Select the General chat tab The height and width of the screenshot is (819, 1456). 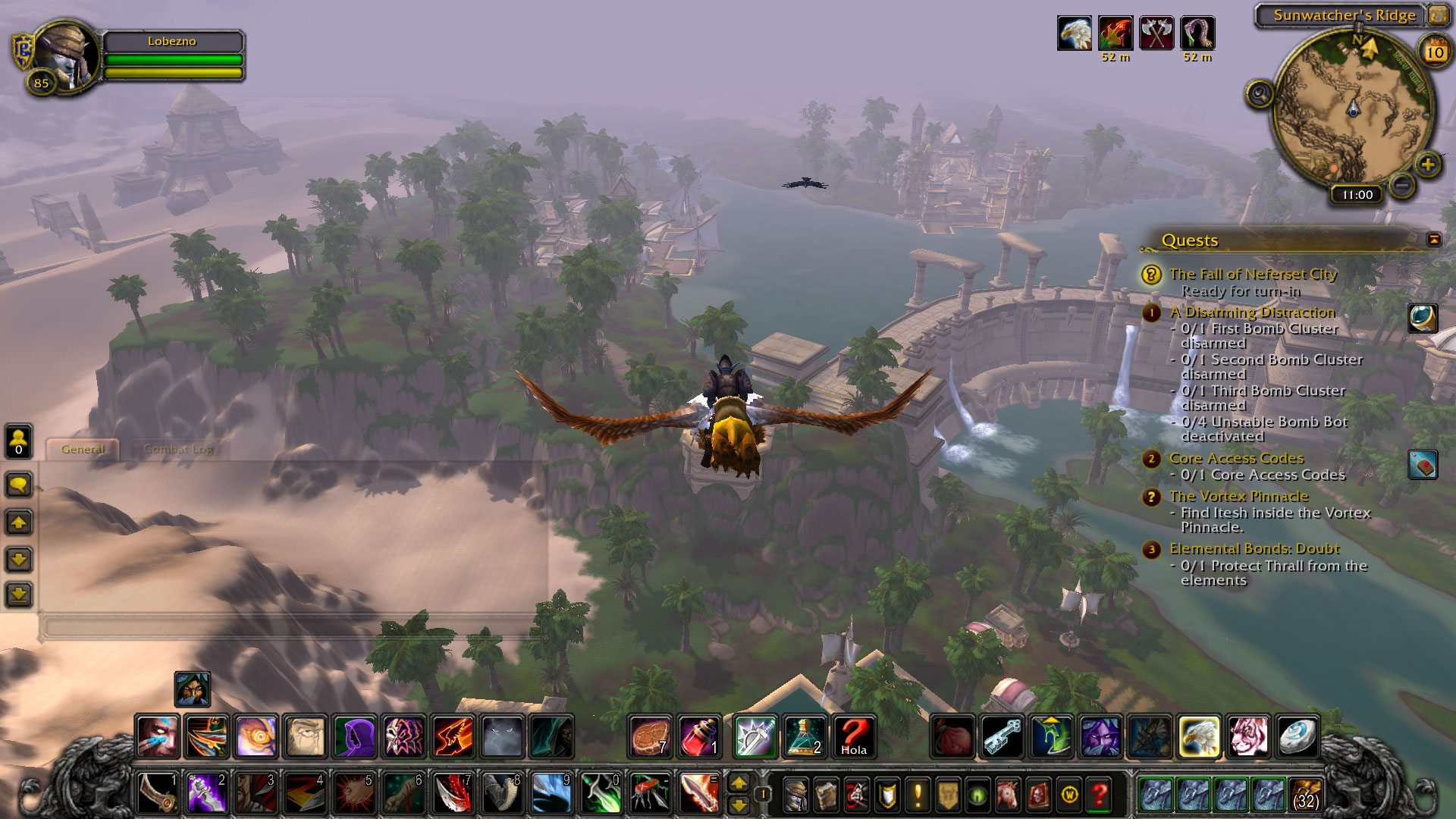tap(83, 449)
